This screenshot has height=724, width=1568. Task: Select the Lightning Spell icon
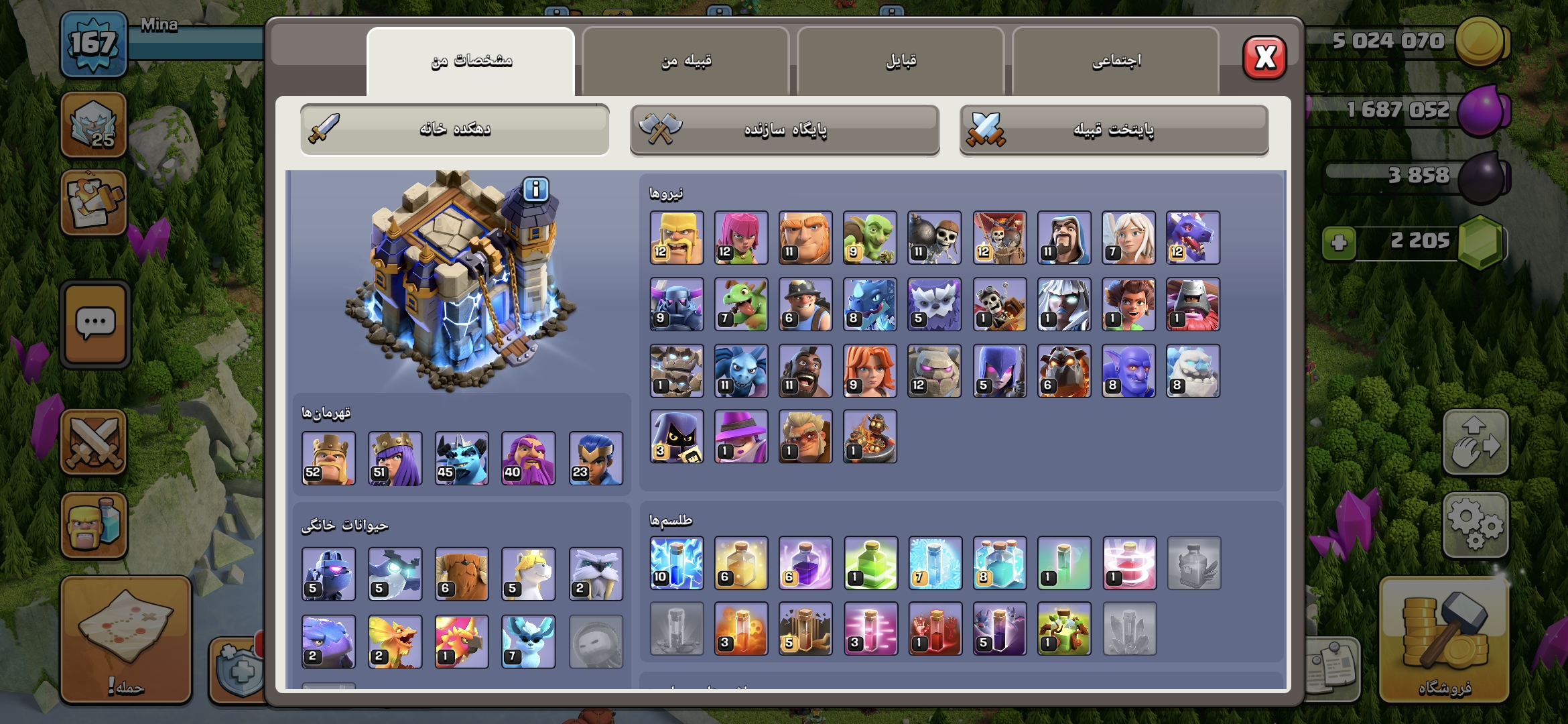click(x=677, y=563)
